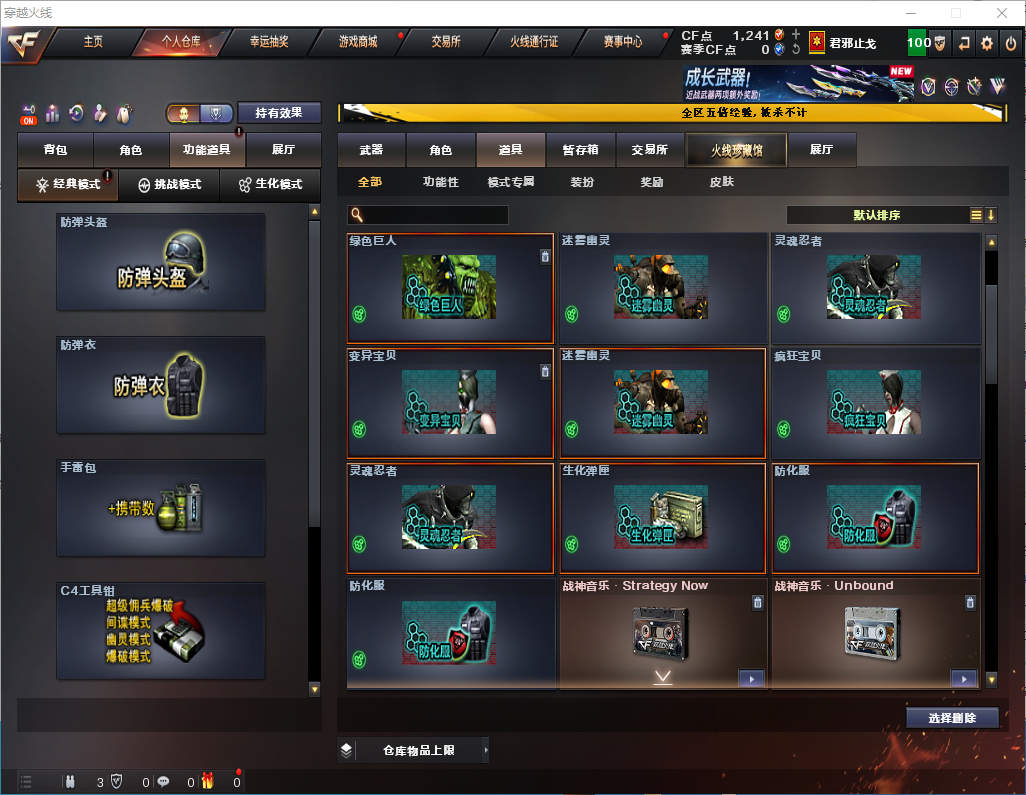Click the 持有效果 button
The height and width of the screenshot is (795, 1026).
coord(279,113)
